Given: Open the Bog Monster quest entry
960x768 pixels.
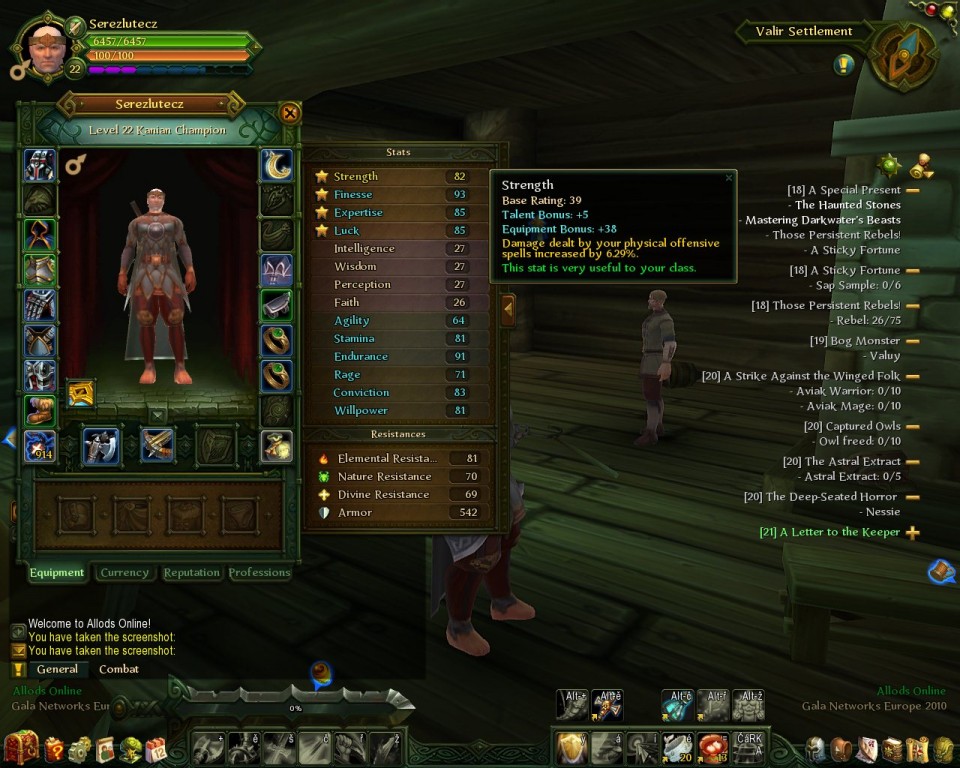Looking at the screenshot, I should pos(854,341).
